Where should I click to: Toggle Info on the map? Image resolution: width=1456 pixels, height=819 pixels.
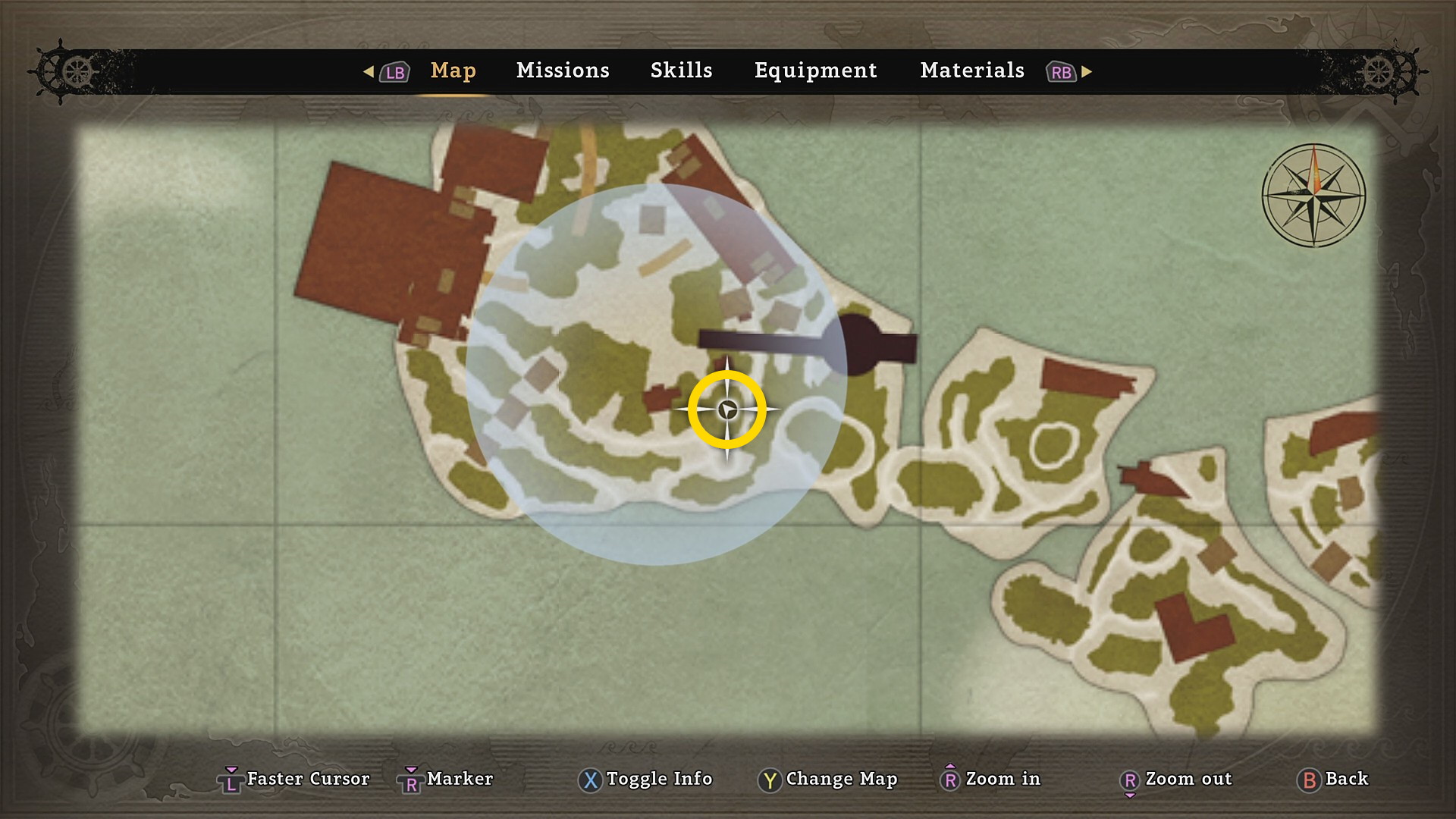(646, 779)
